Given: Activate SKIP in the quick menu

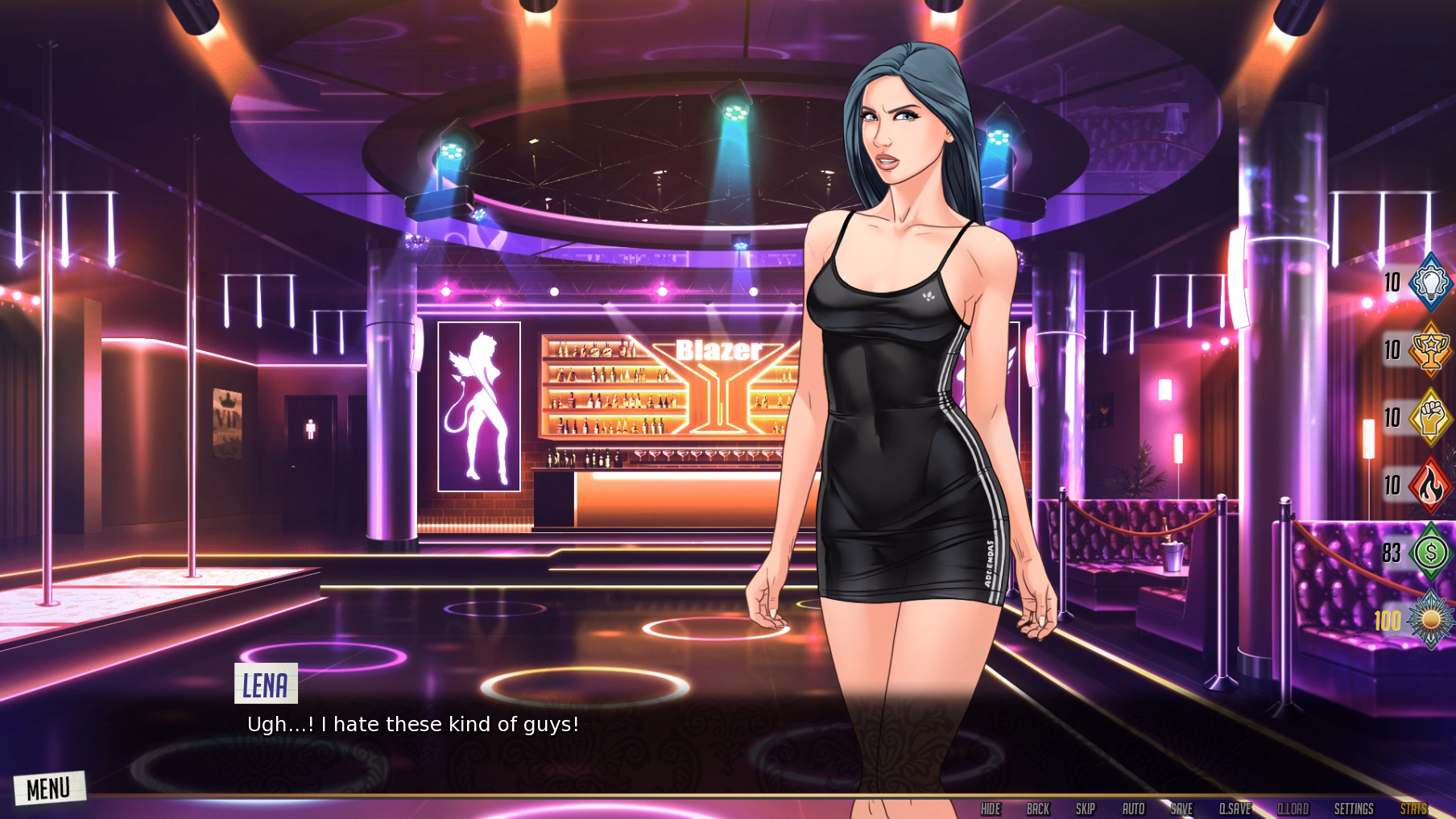Looking at the screenshot, I should [x=1086, y=809].
